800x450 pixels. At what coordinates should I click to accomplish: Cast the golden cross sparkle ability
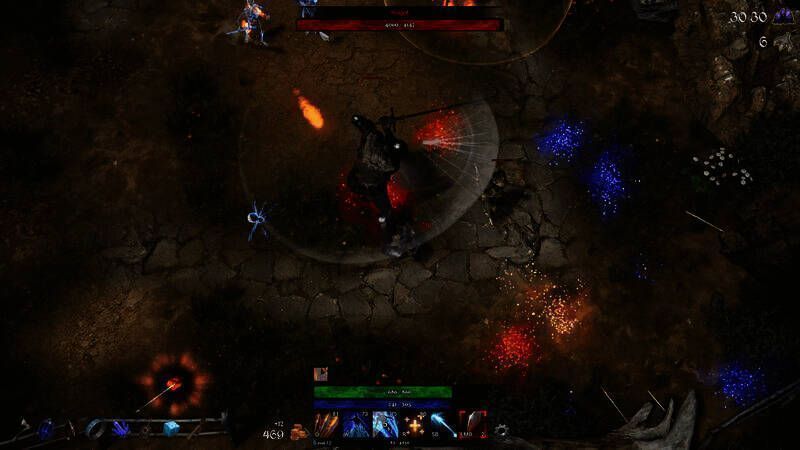click(x=413, y=424)
